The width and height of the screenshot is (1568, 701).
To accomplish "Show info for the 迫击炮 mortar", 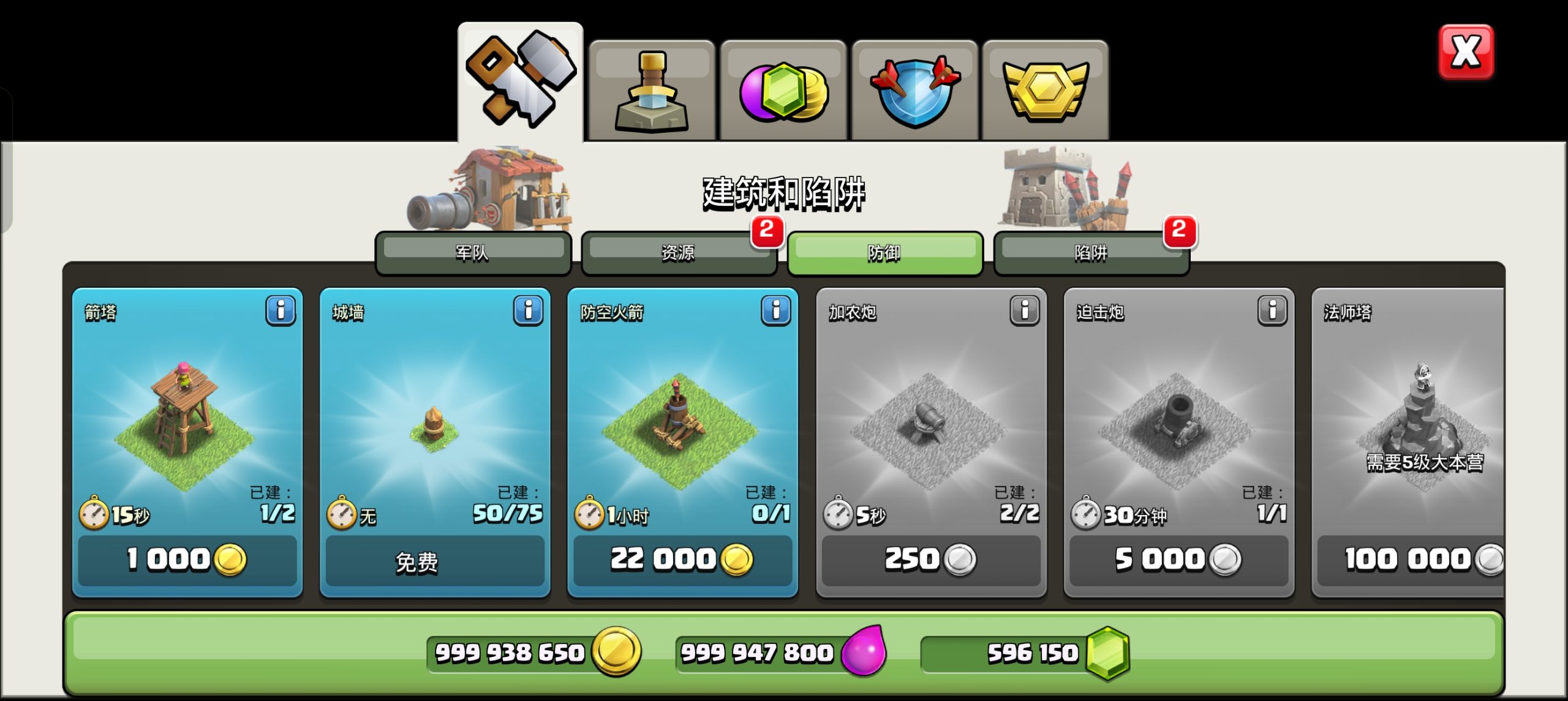I will tap(1272, 310).
